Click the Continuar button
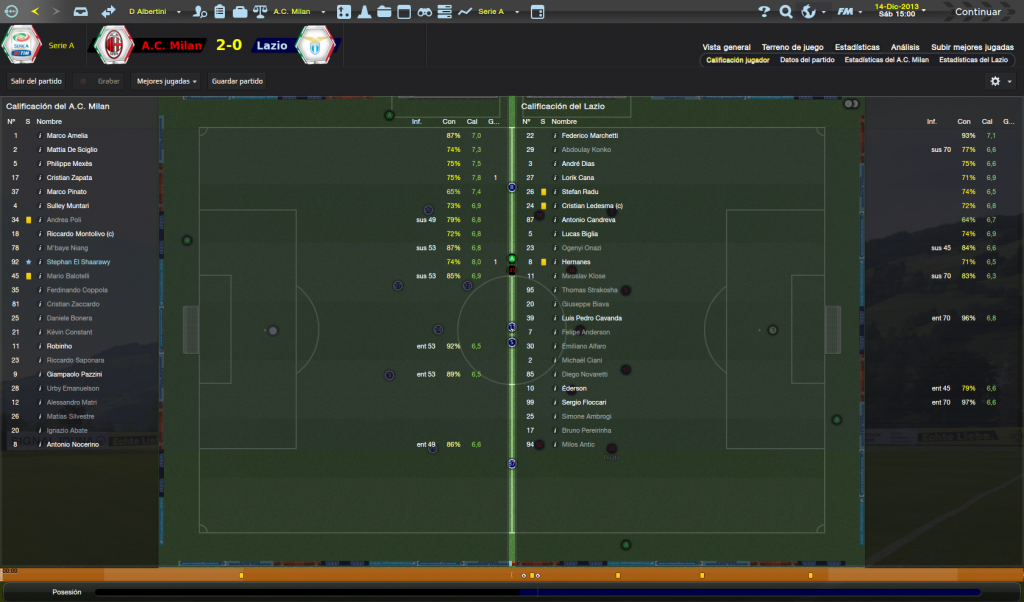The height and width of the screenshot is (602, 1024). 977,12
